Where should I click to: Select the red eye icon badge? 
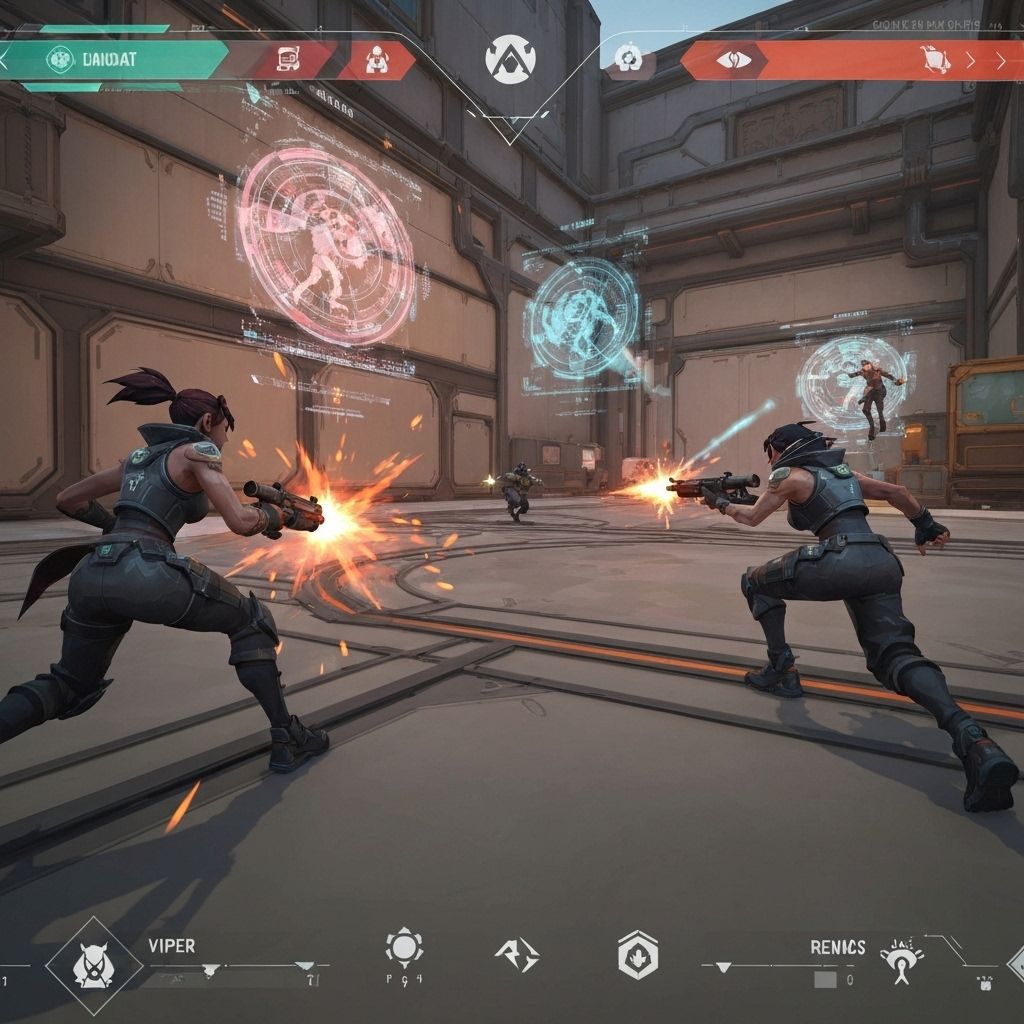click(731, 60)
